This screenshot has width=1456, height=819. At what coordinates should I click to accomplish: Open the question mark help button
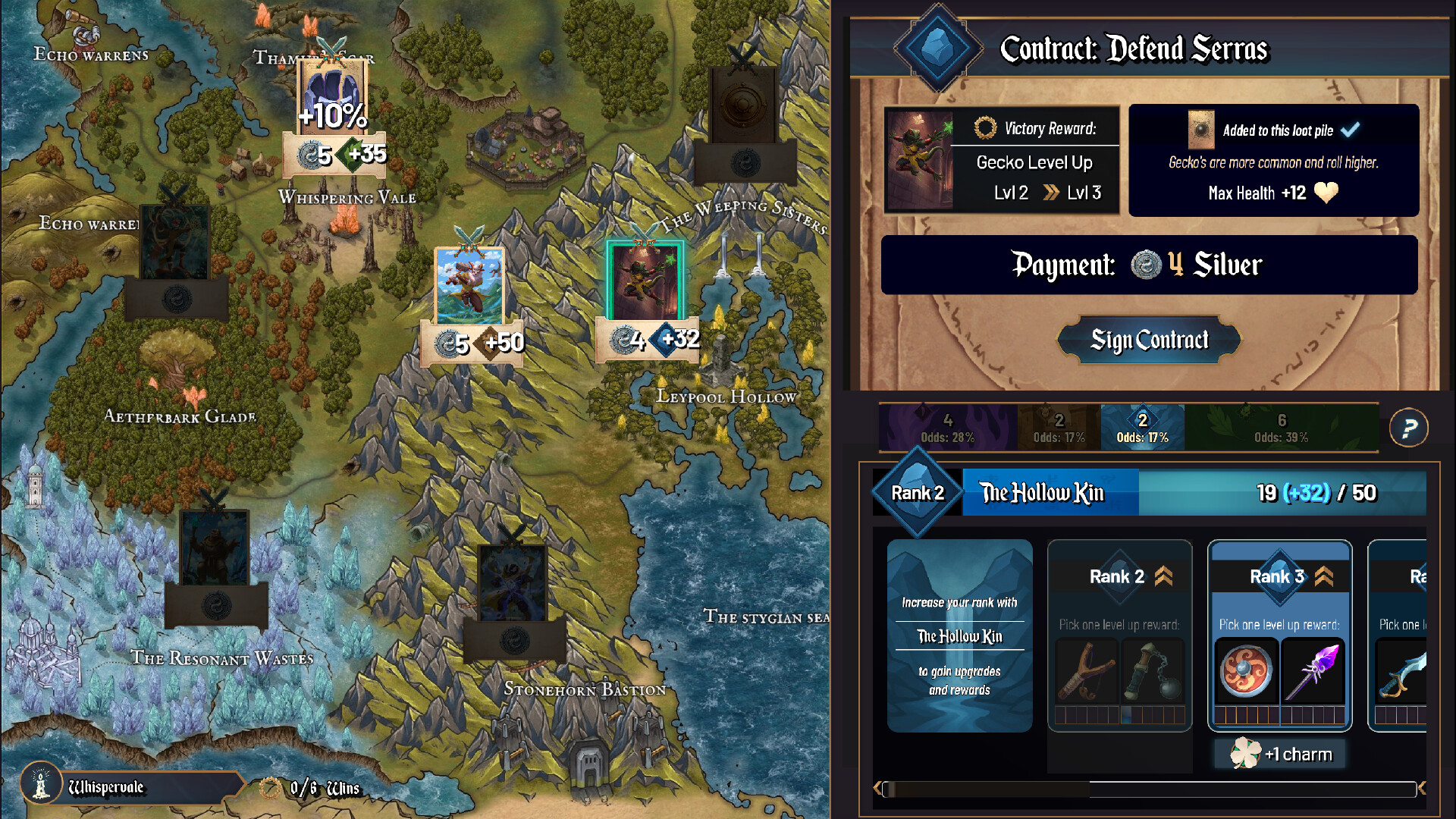click(1408, 428)
